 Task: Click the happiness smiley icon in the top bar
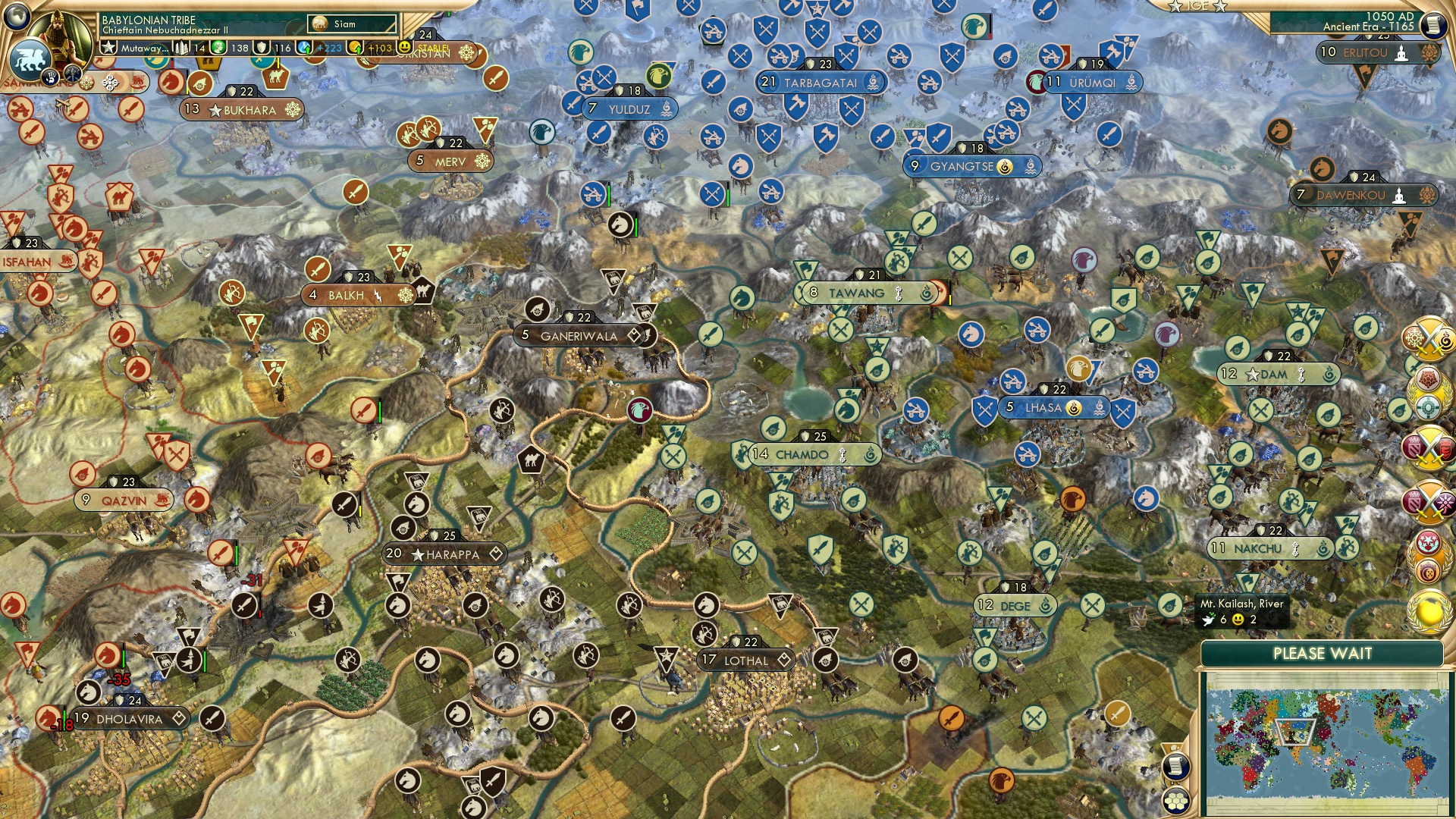coord(404,47)
